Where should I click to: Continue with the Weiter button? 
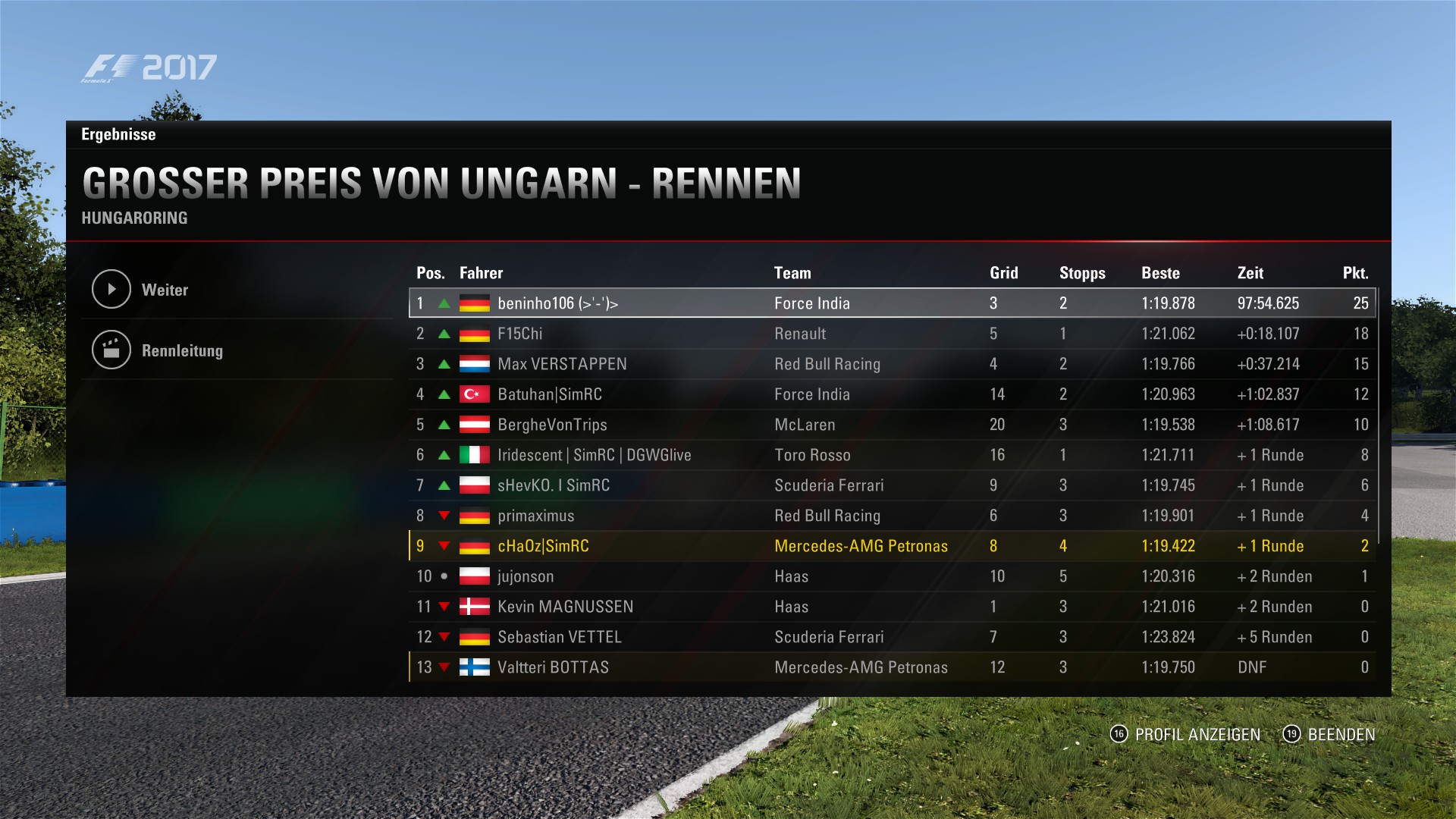[x=165, y=290]
